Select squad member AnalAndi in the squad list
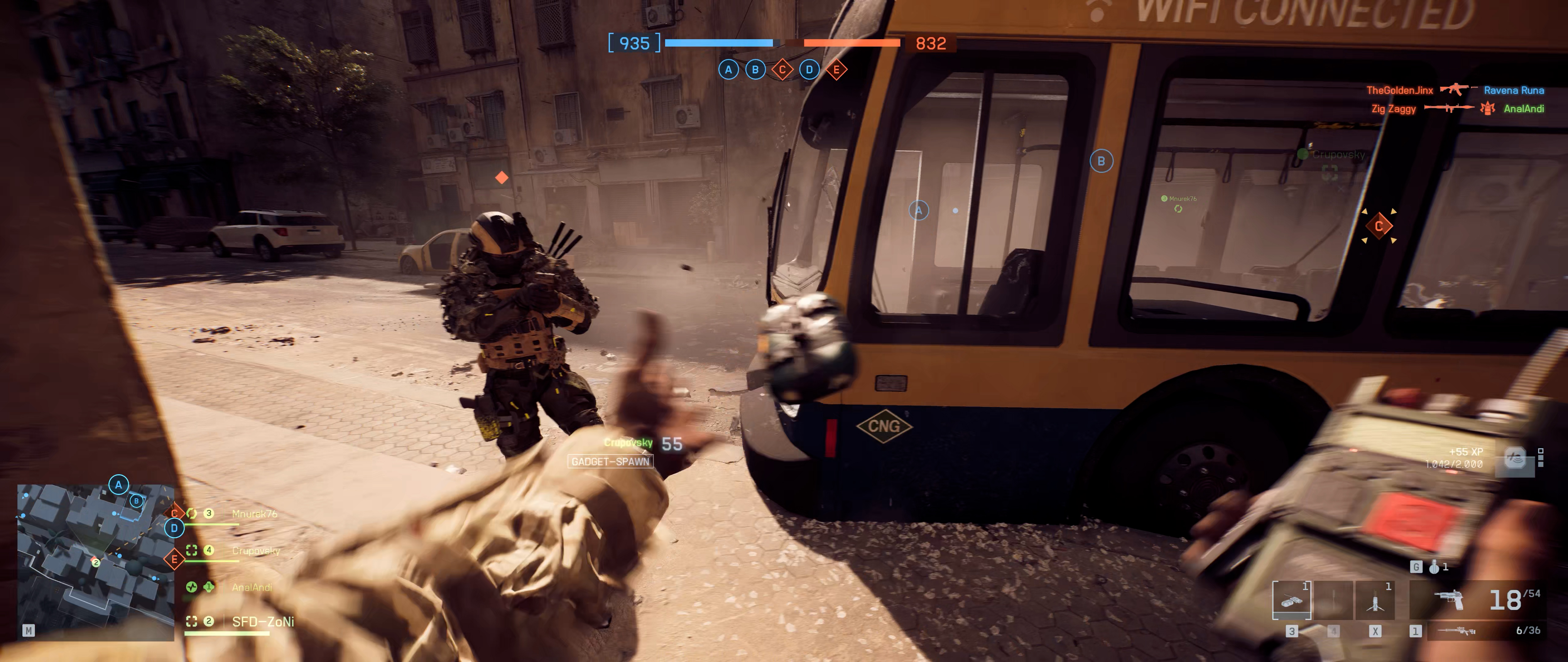Viewport: 1568px width, 662px height. tap(251, 587)
